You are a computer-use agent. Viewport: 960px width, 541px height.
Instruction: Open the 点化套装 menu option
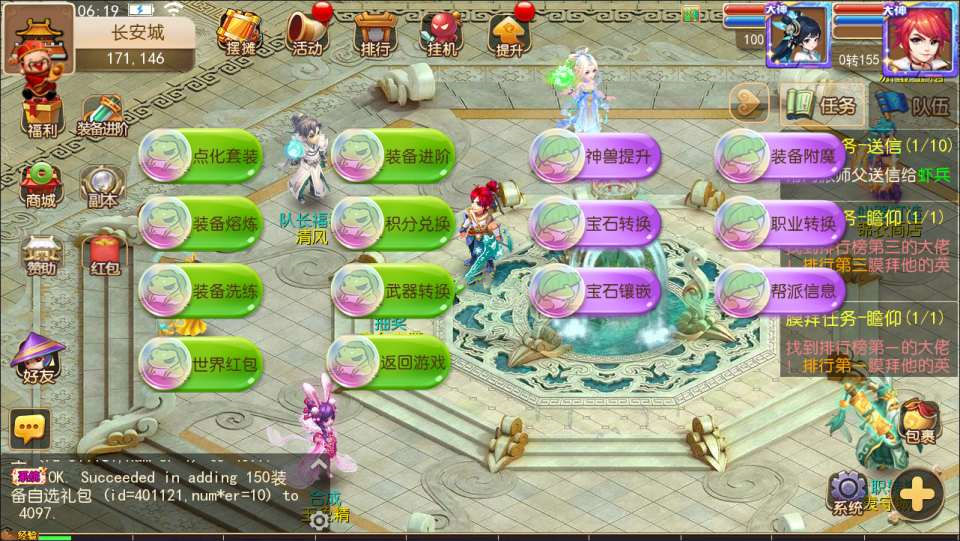click(201, 157)
